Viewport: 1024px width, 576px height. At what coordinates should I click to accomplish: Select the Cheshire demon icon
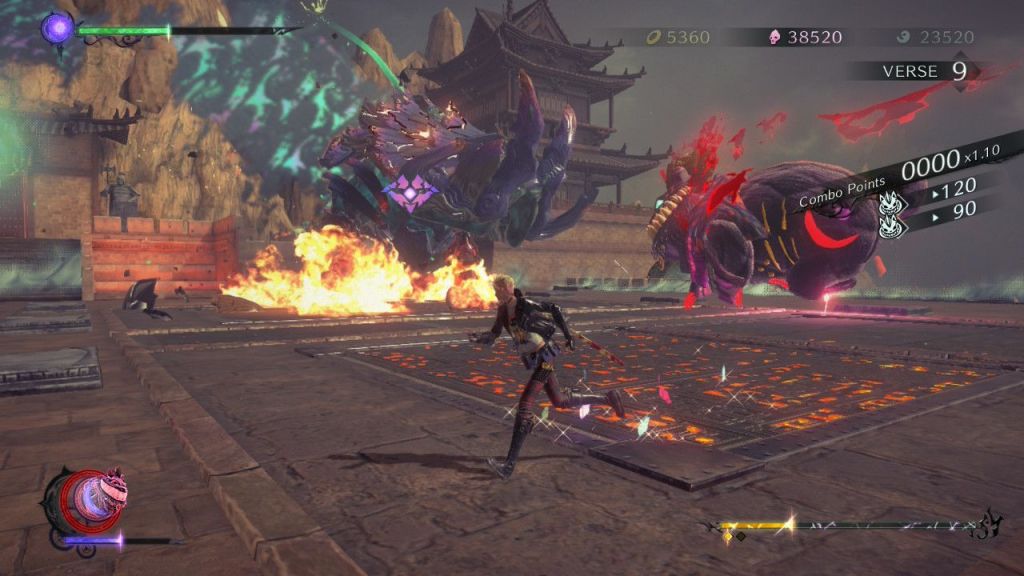[x=83, y=501]
